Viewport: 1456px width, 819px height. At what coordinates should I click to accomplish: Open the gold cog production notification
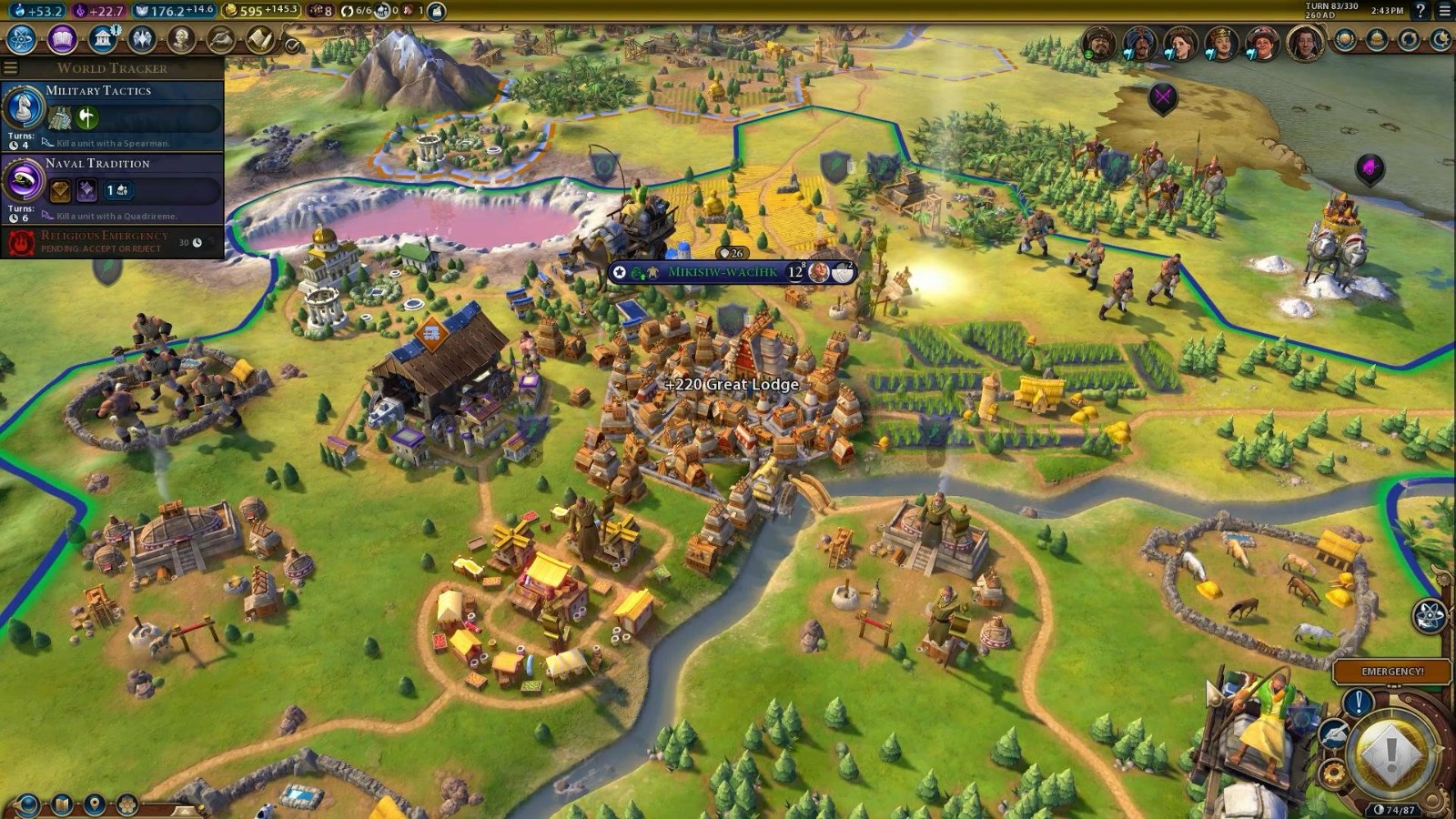tap(1334, 773)
